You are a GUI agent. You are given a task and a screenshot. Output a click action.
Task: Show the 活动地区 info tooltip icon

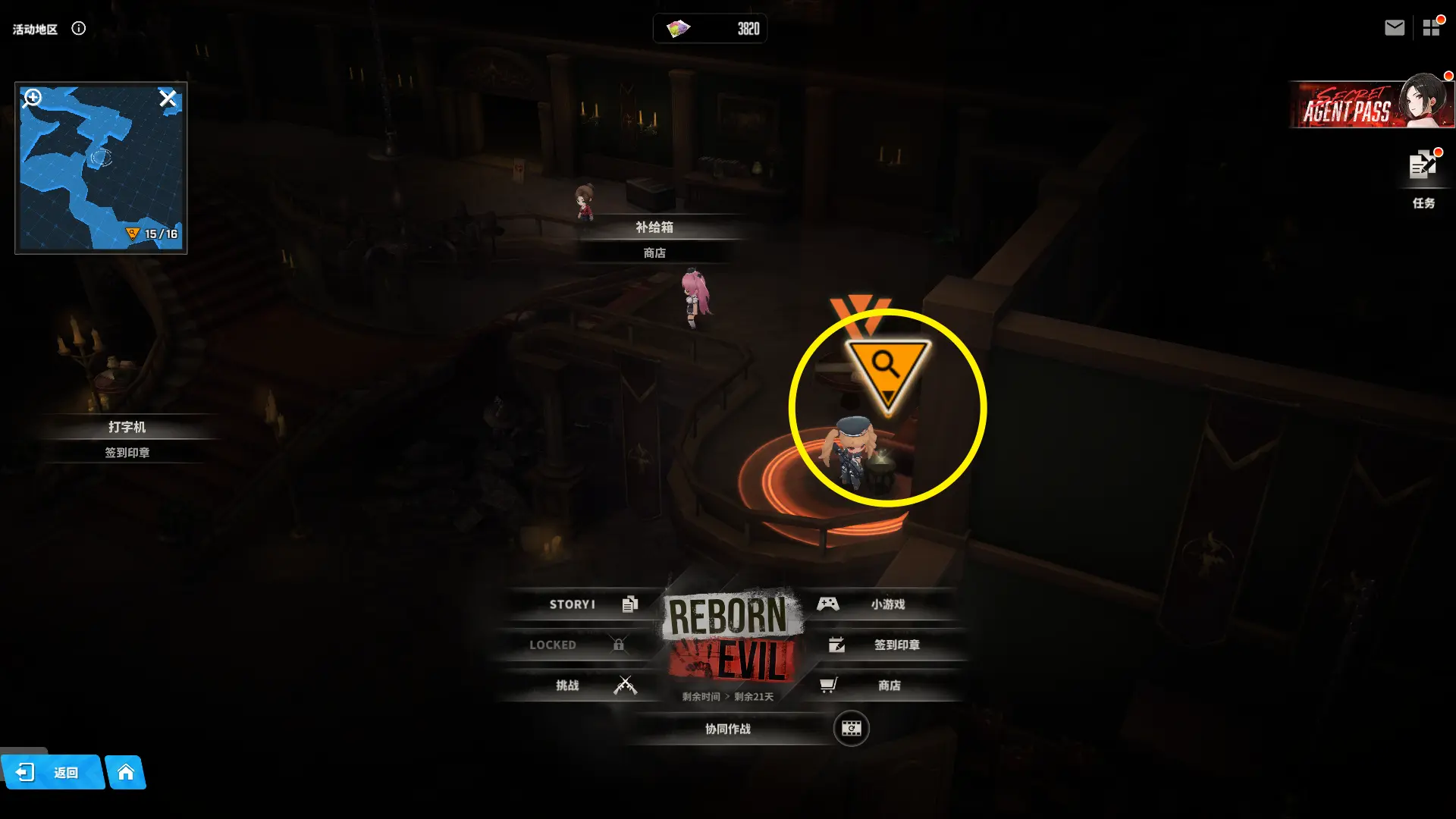[78, 29]
